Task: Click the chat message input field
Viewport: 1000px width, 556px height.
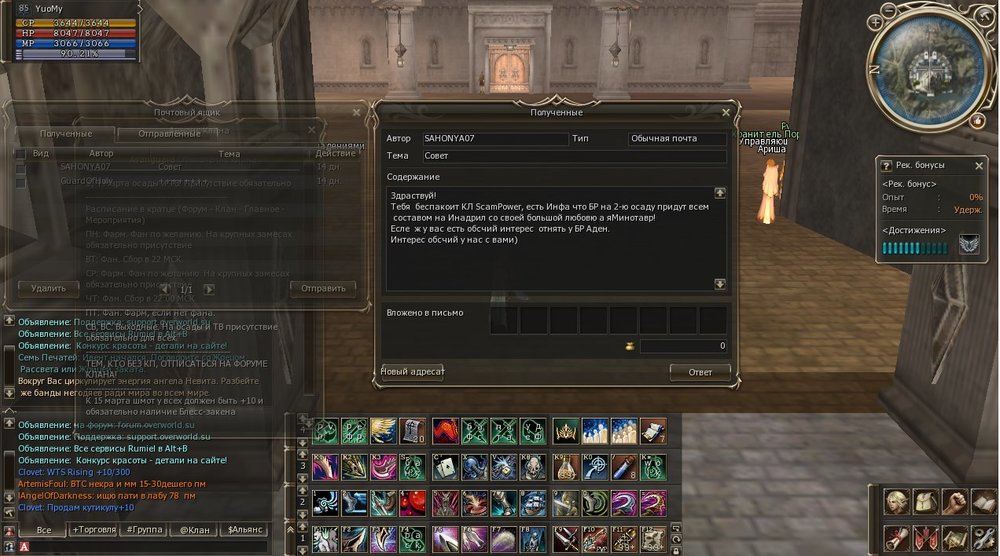Action: (x=150, y=547)
